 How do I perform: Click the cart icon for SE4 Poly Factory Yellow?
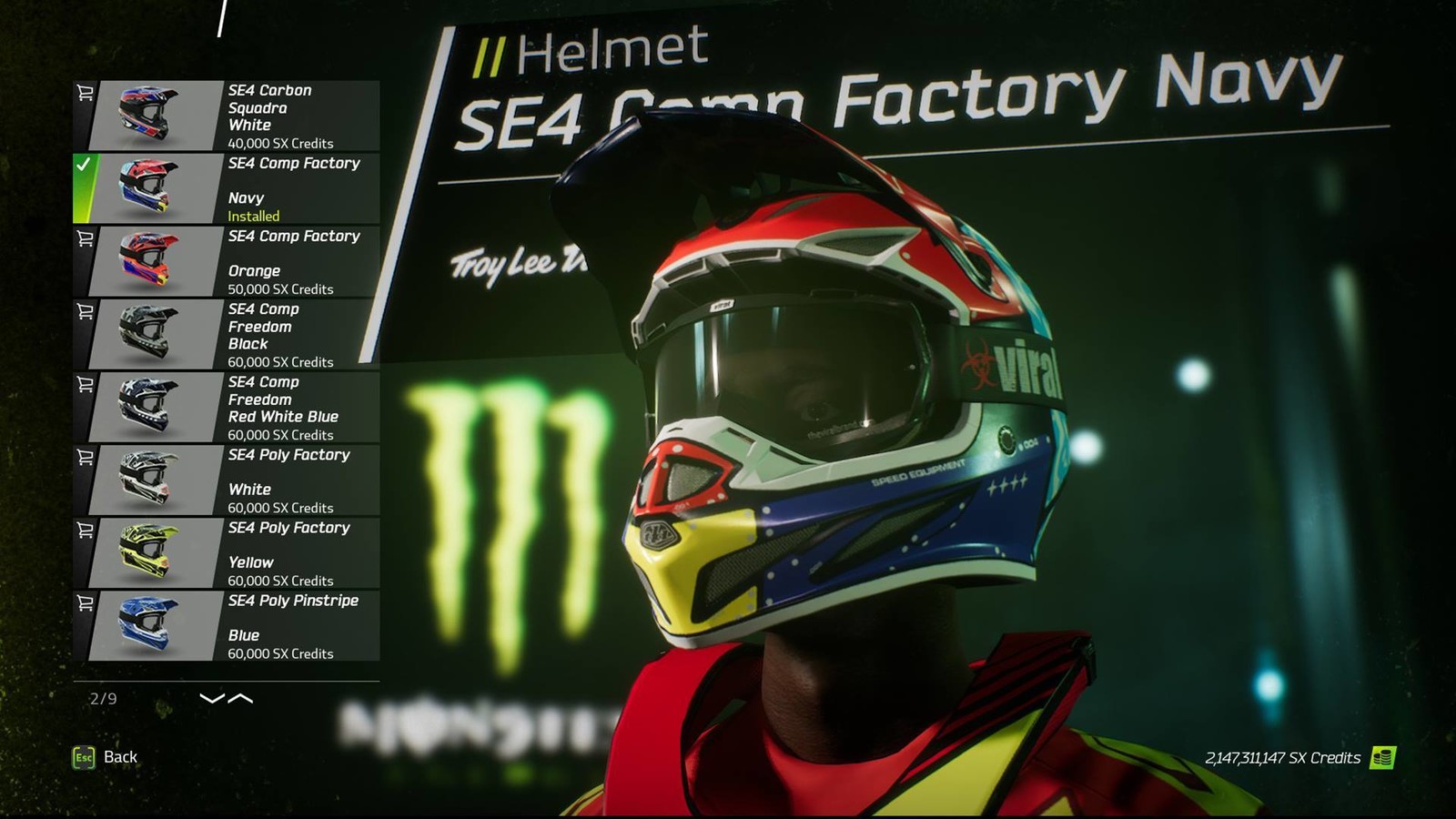85,530
